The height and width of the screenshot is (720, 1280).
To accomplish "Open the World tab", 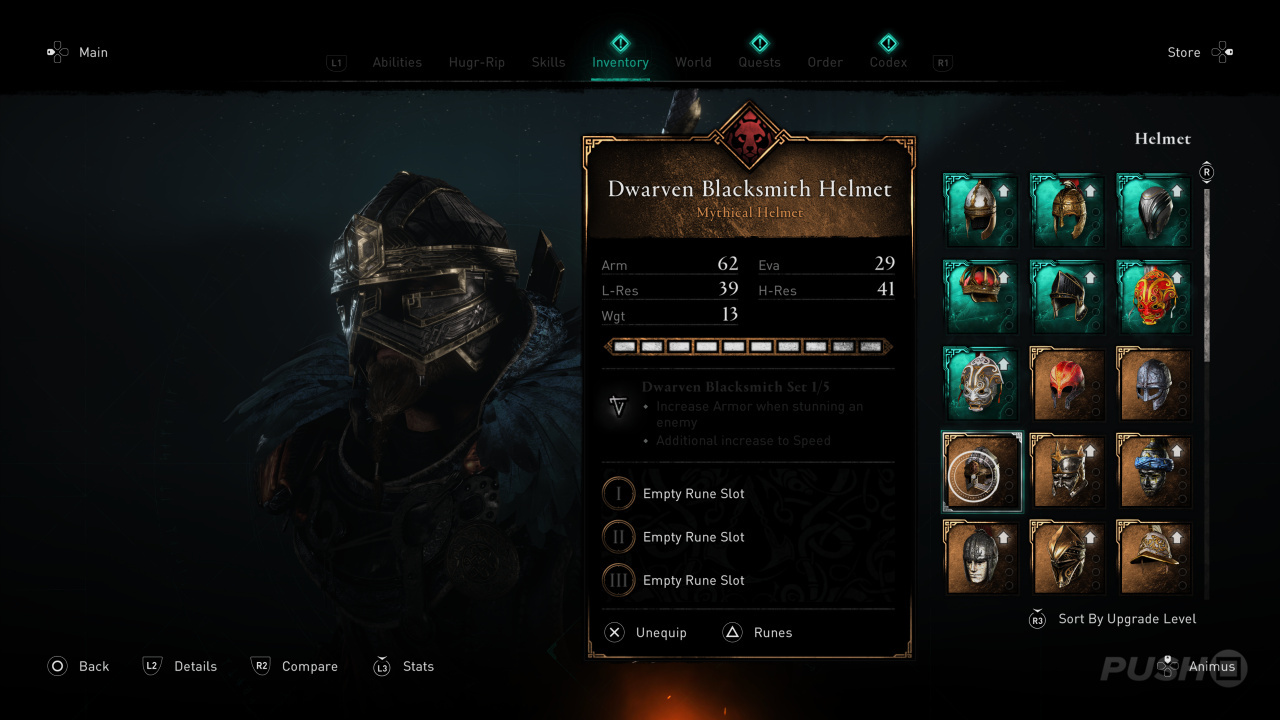I will pyautogui.click(x=693, y=62).
